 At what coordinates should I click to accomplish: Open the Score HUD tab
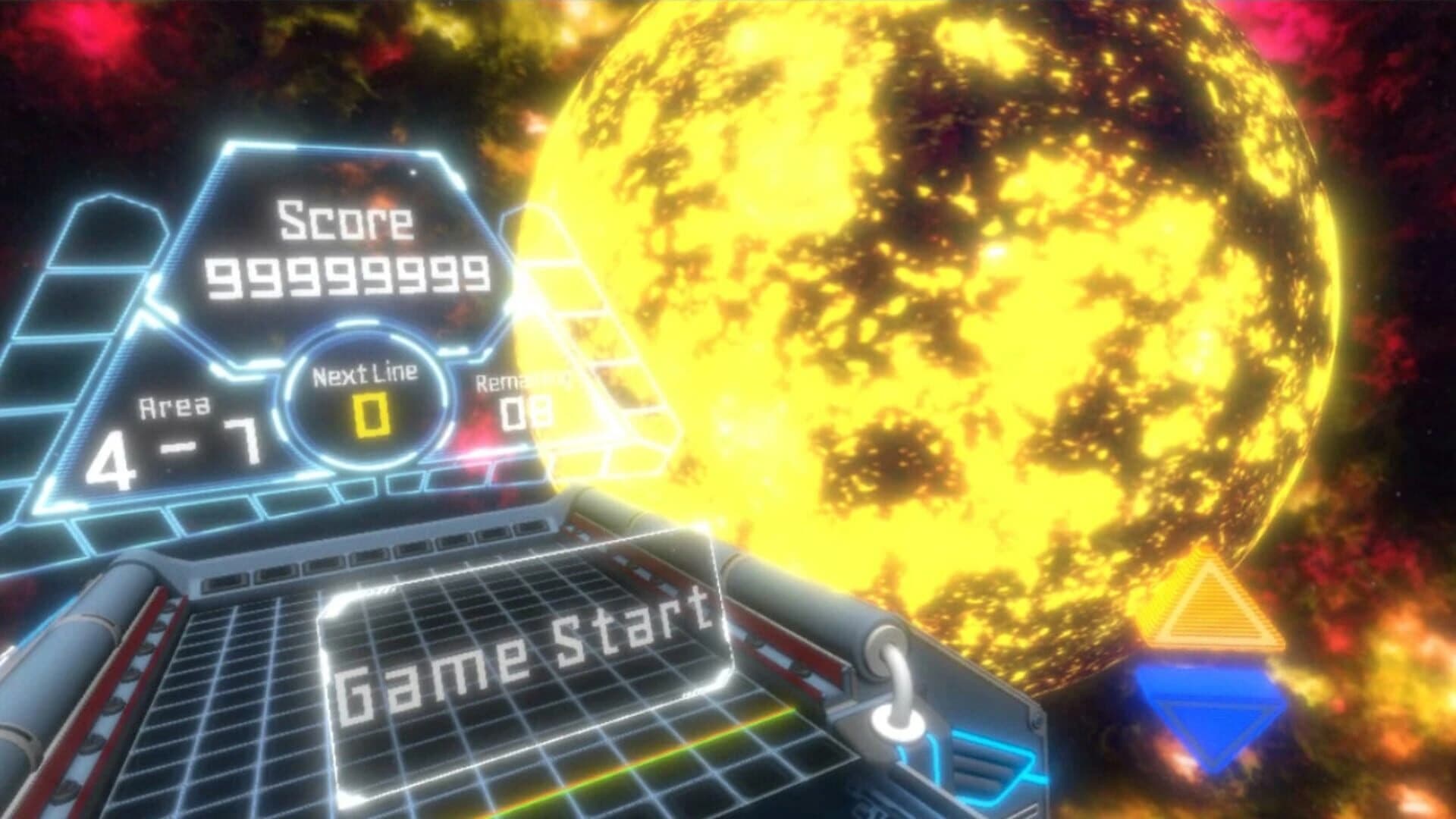pos(345,220)
